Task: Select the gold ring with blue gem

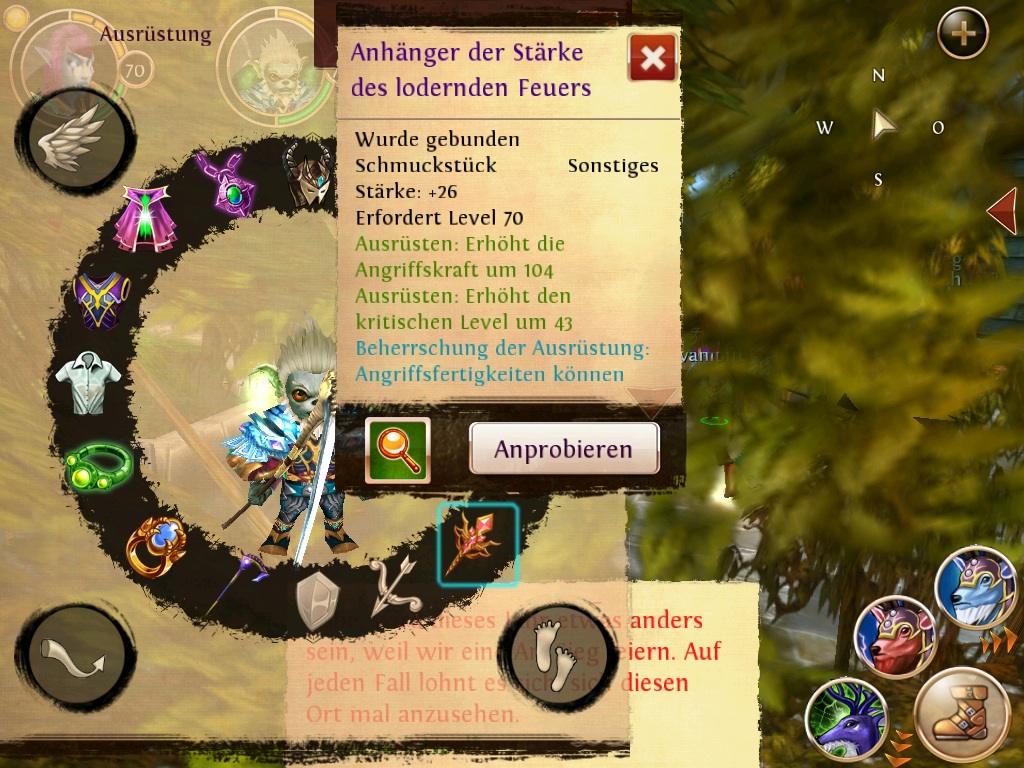Action: pos(155,545)
